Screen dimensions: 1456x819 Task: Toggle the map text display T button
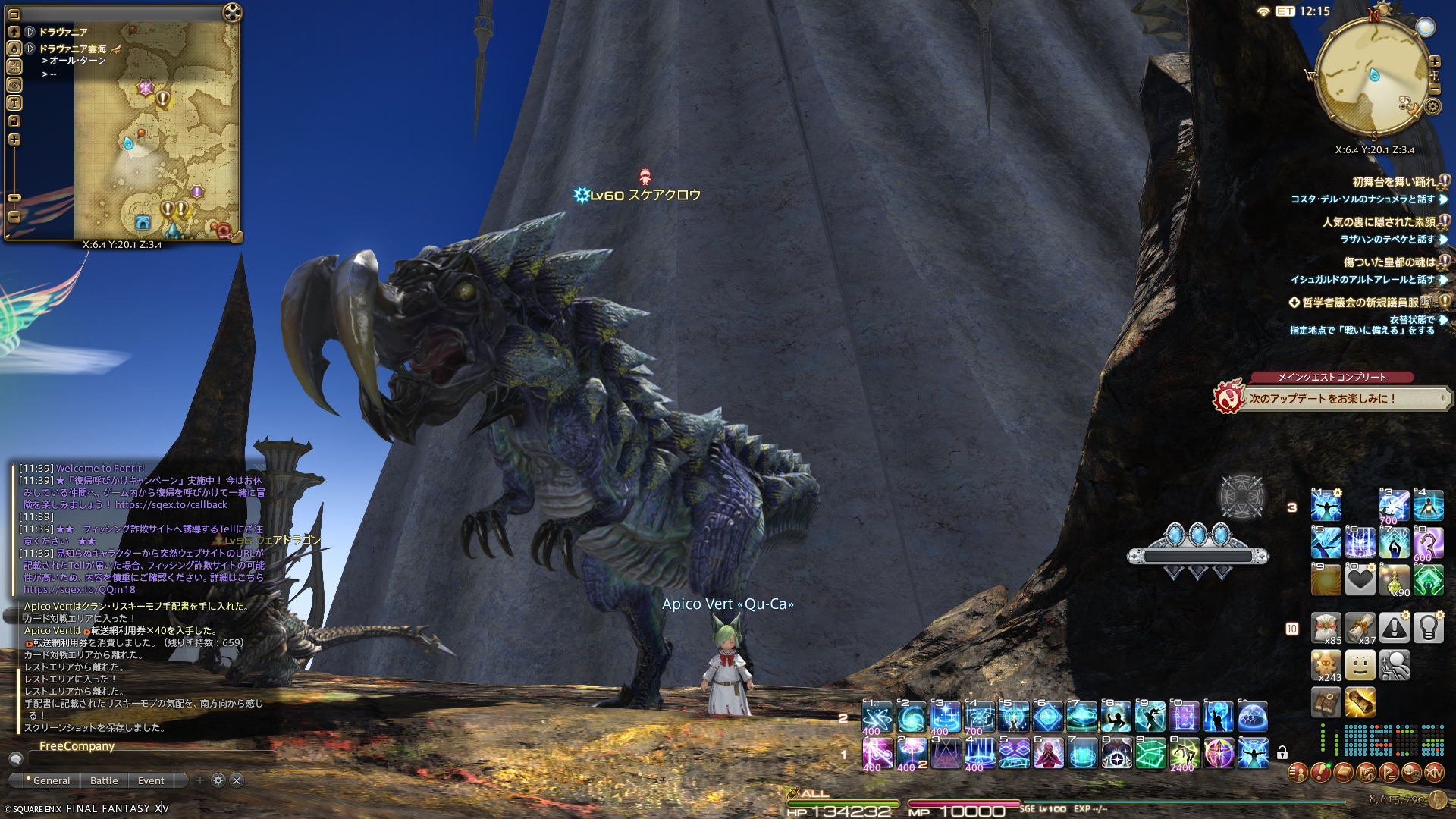(x=14, y=103)
